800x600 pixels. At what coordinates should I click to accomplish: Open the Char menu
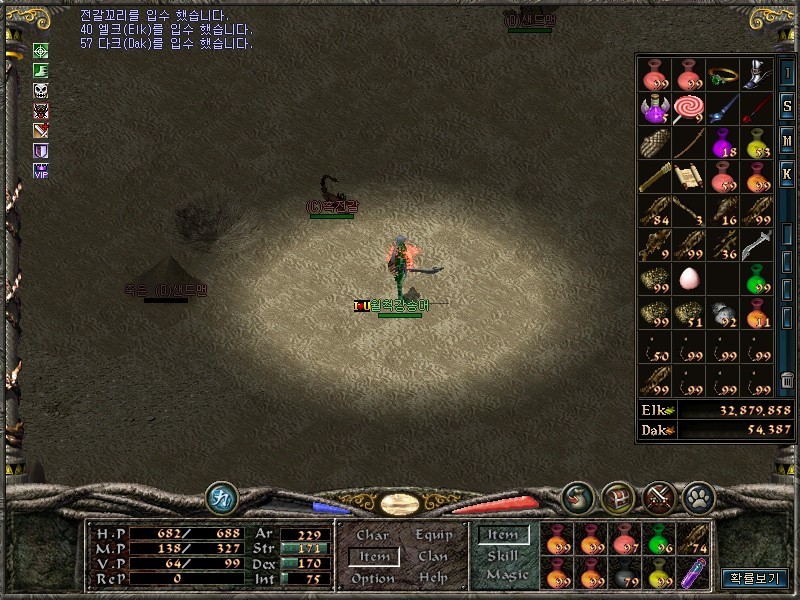pos(373,535)
